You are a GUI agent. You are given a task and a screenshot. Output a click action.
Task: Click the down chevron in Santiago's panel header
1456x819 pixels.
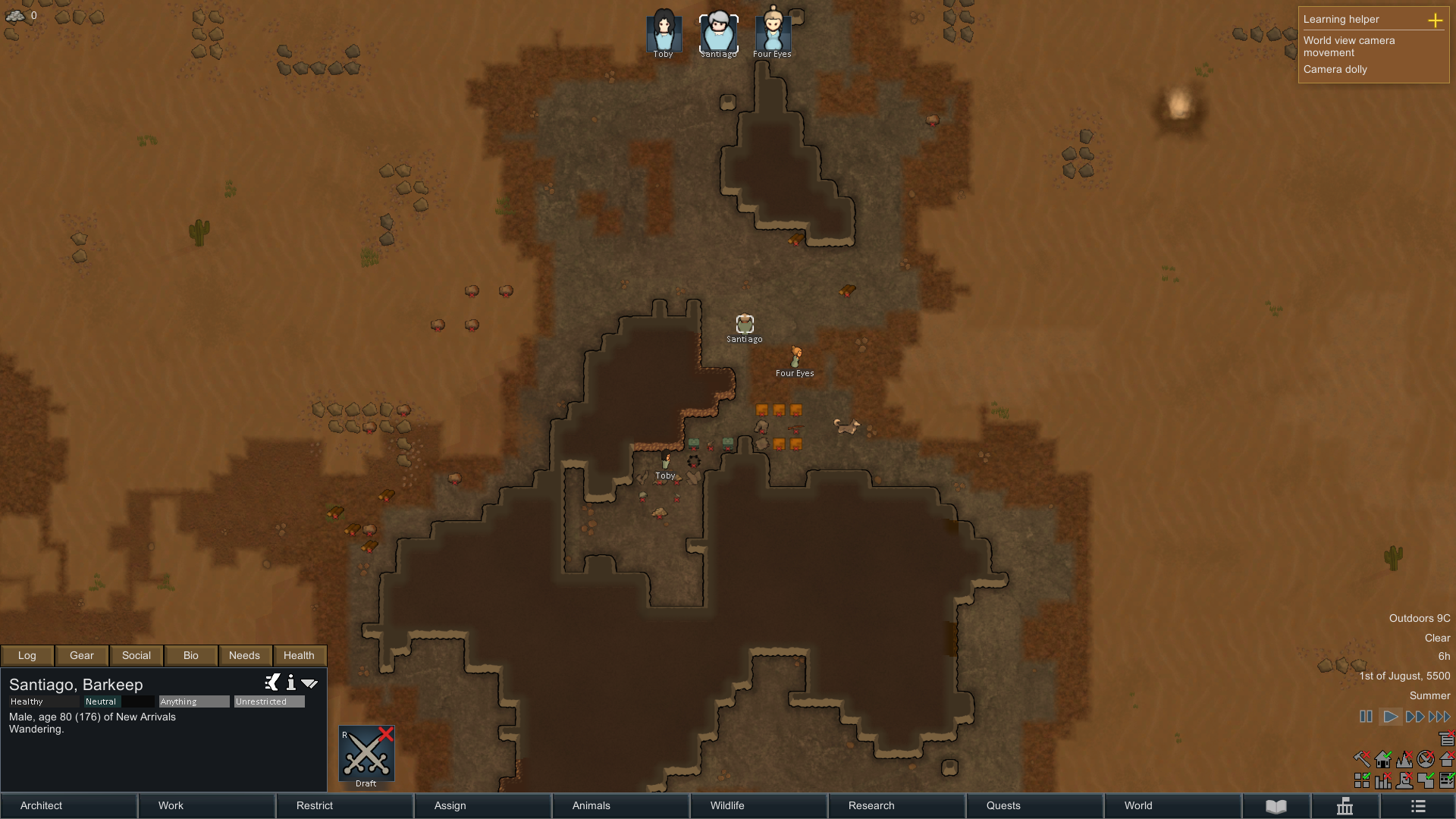(309, 682)
